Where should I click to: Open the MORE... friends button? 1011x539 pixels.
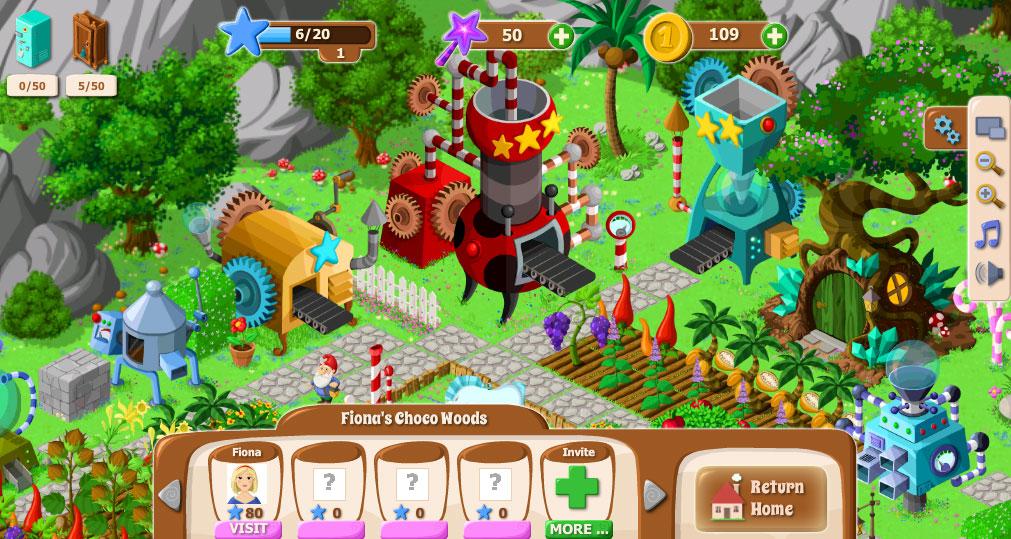point(578,529)
